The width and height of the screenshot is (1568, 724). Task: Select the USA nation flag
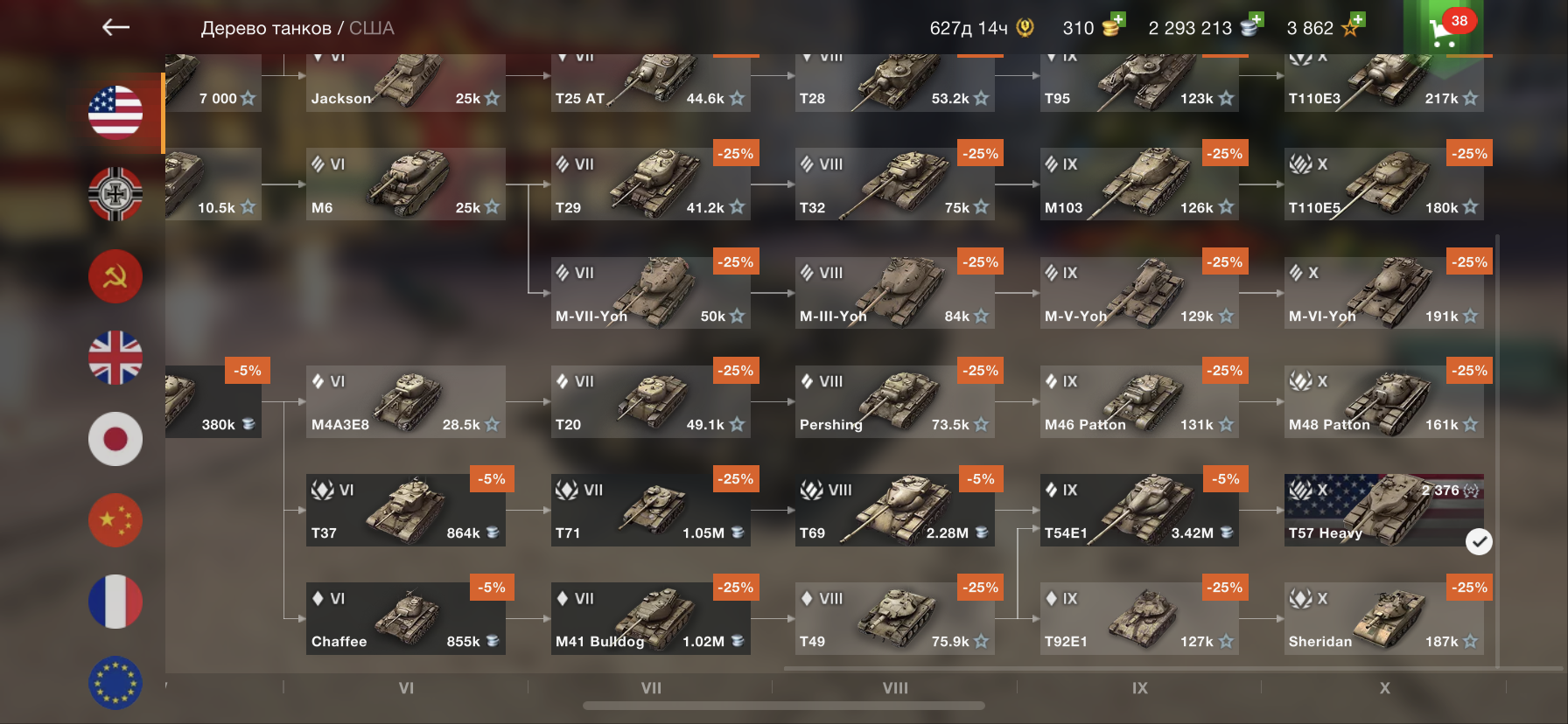click(x=115, y=113)
